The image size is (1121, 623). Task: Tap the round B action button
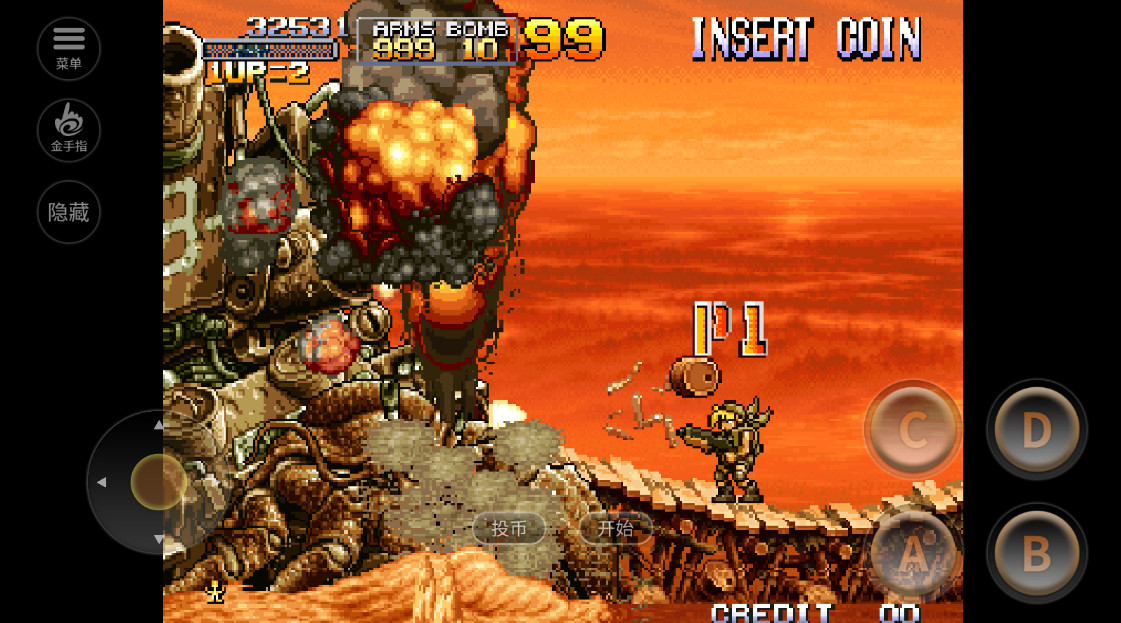pos(1036,553)
